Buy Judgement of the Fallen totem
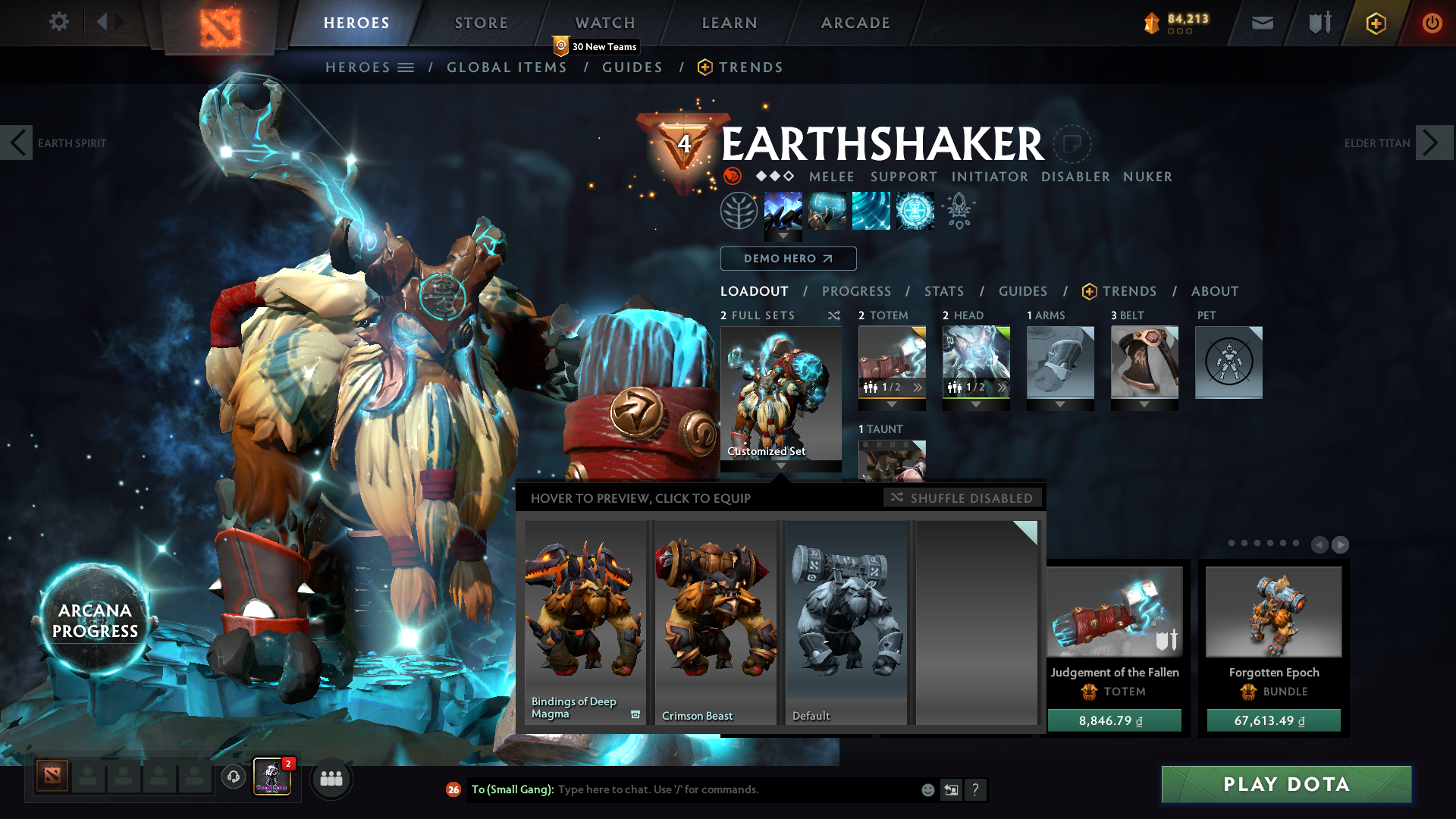 (1114, 720)
